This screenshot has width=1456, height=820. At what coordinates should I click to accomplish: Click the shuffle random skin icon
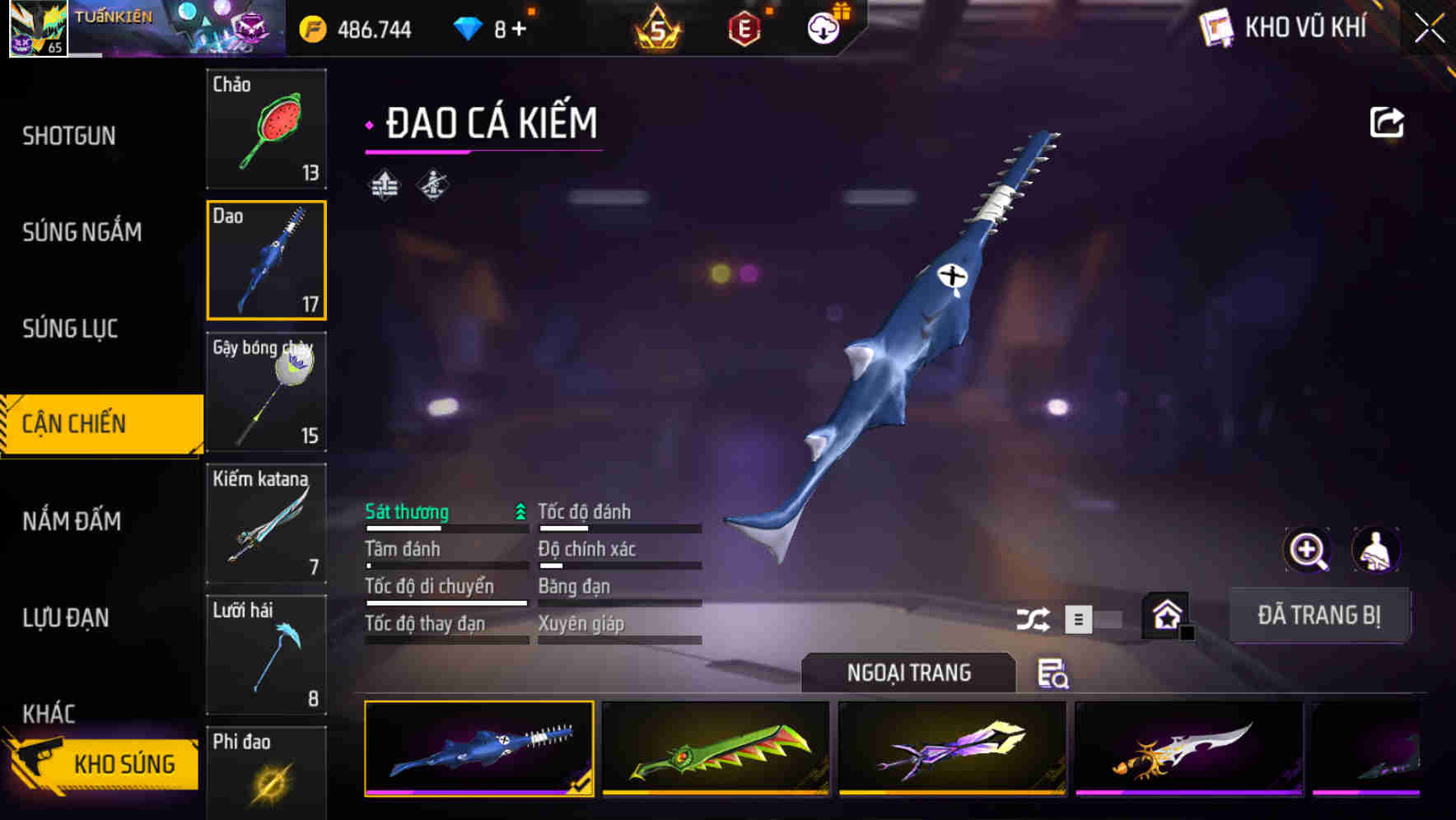tap(1032, 617)
